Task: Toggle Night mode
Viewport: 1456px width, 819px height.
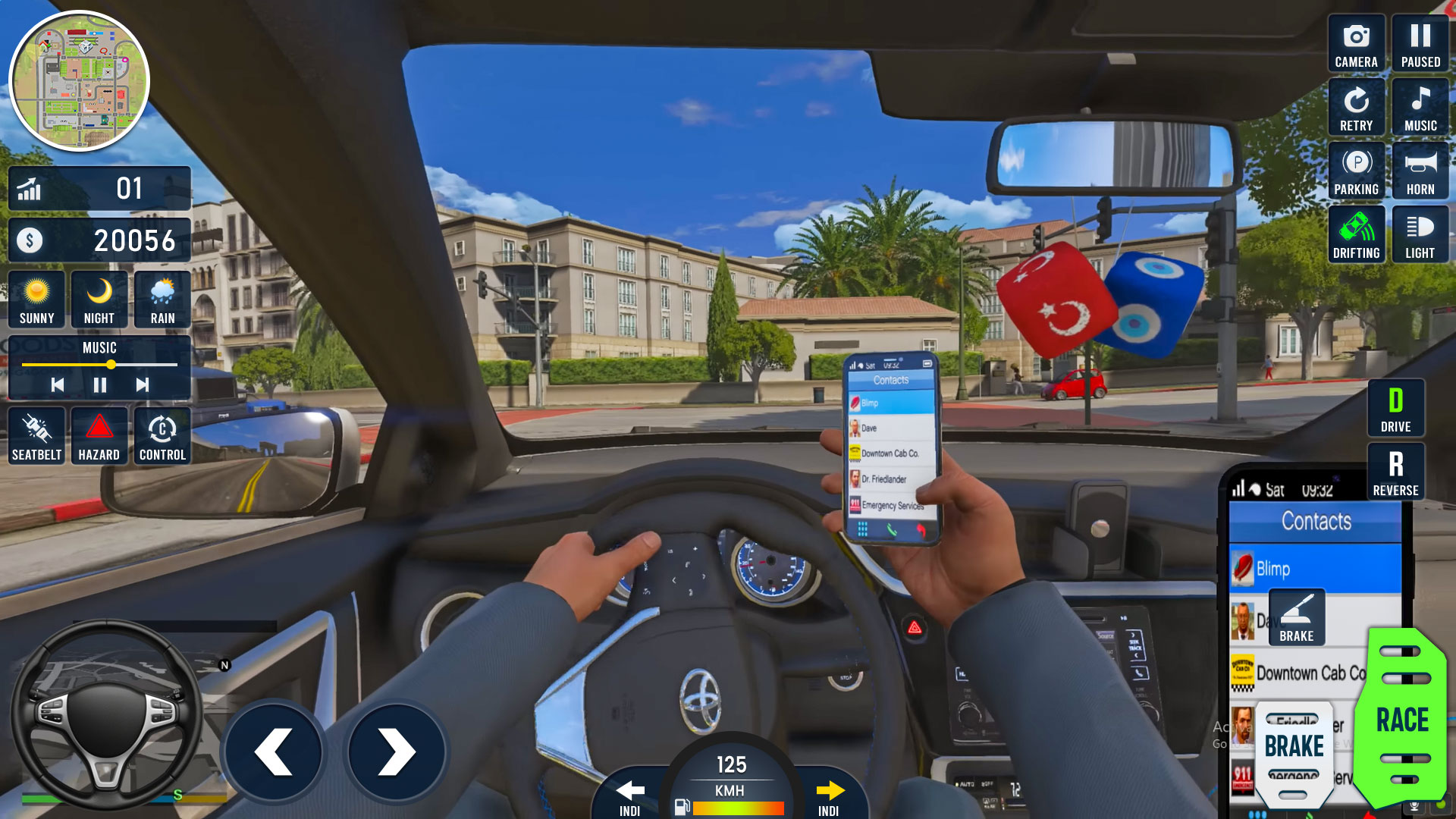Action: coord(99,299)
